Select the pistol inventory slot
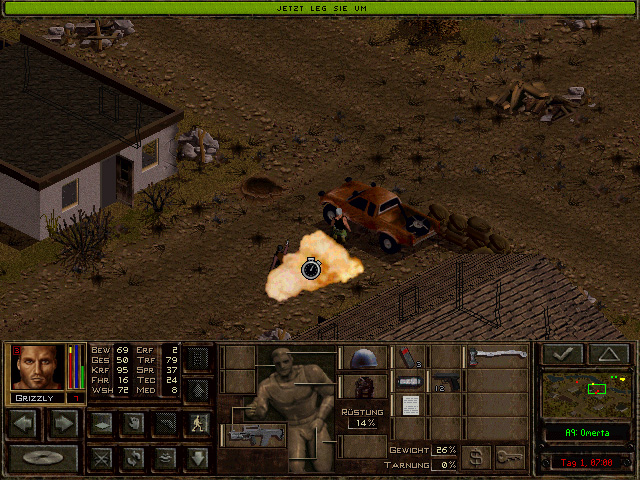 pyautogui.click(x=445, y=382)
